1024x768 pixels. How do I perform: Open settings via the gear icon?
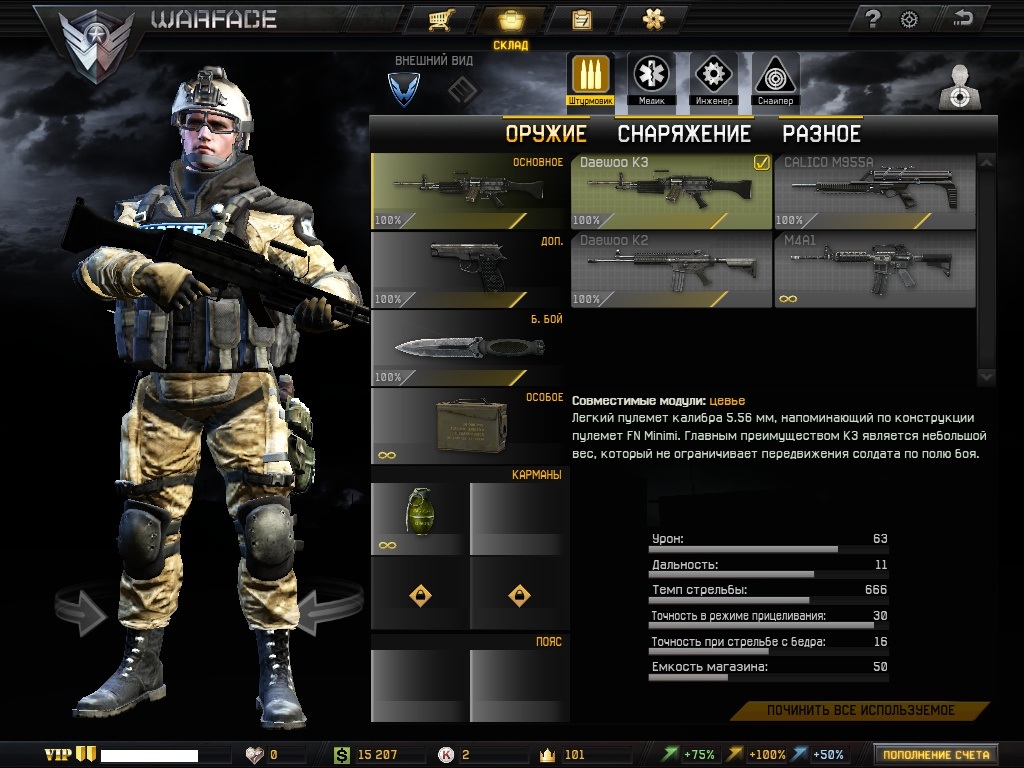point(909,19)
